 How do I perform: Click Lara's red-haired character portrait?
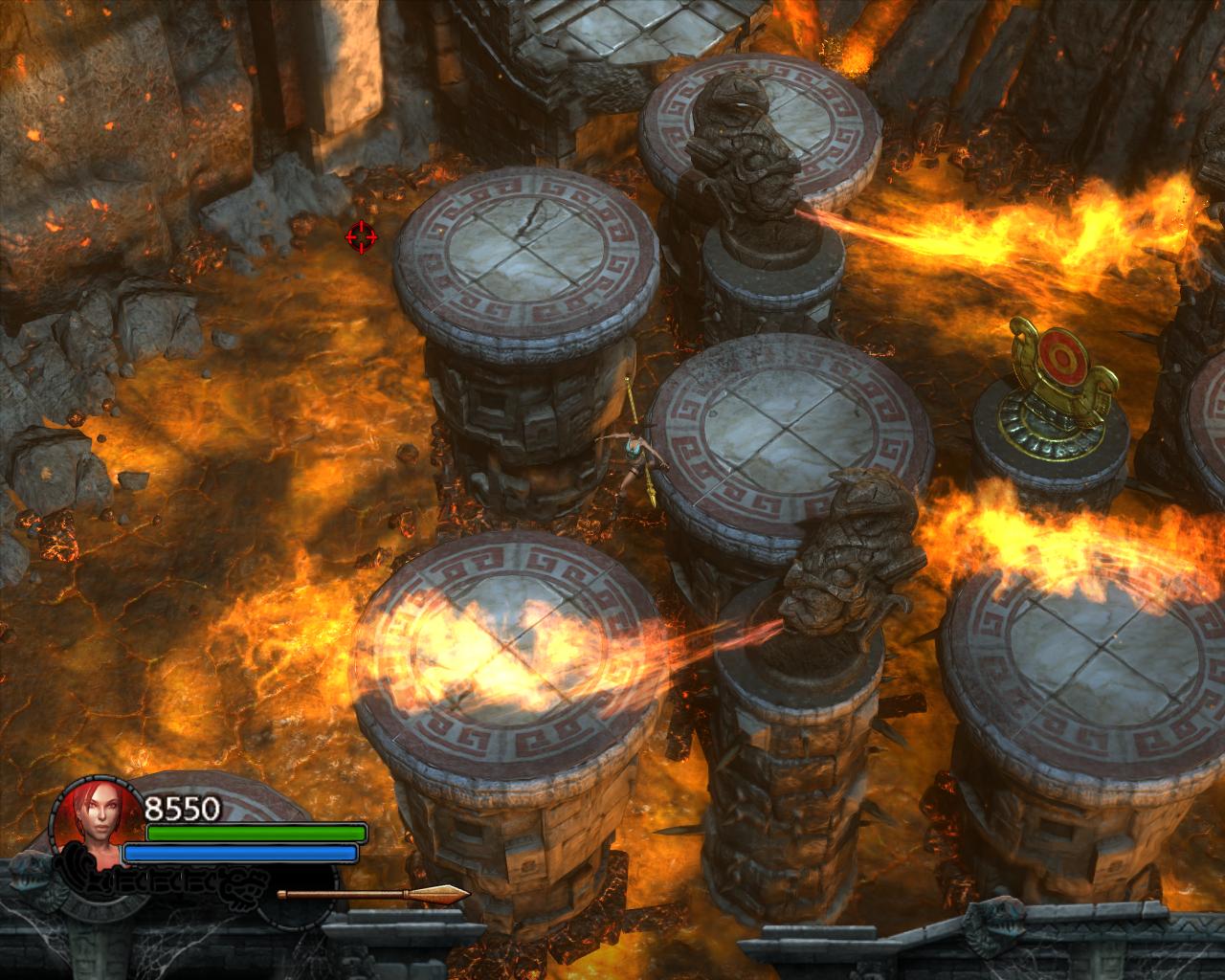pos(94,820)
